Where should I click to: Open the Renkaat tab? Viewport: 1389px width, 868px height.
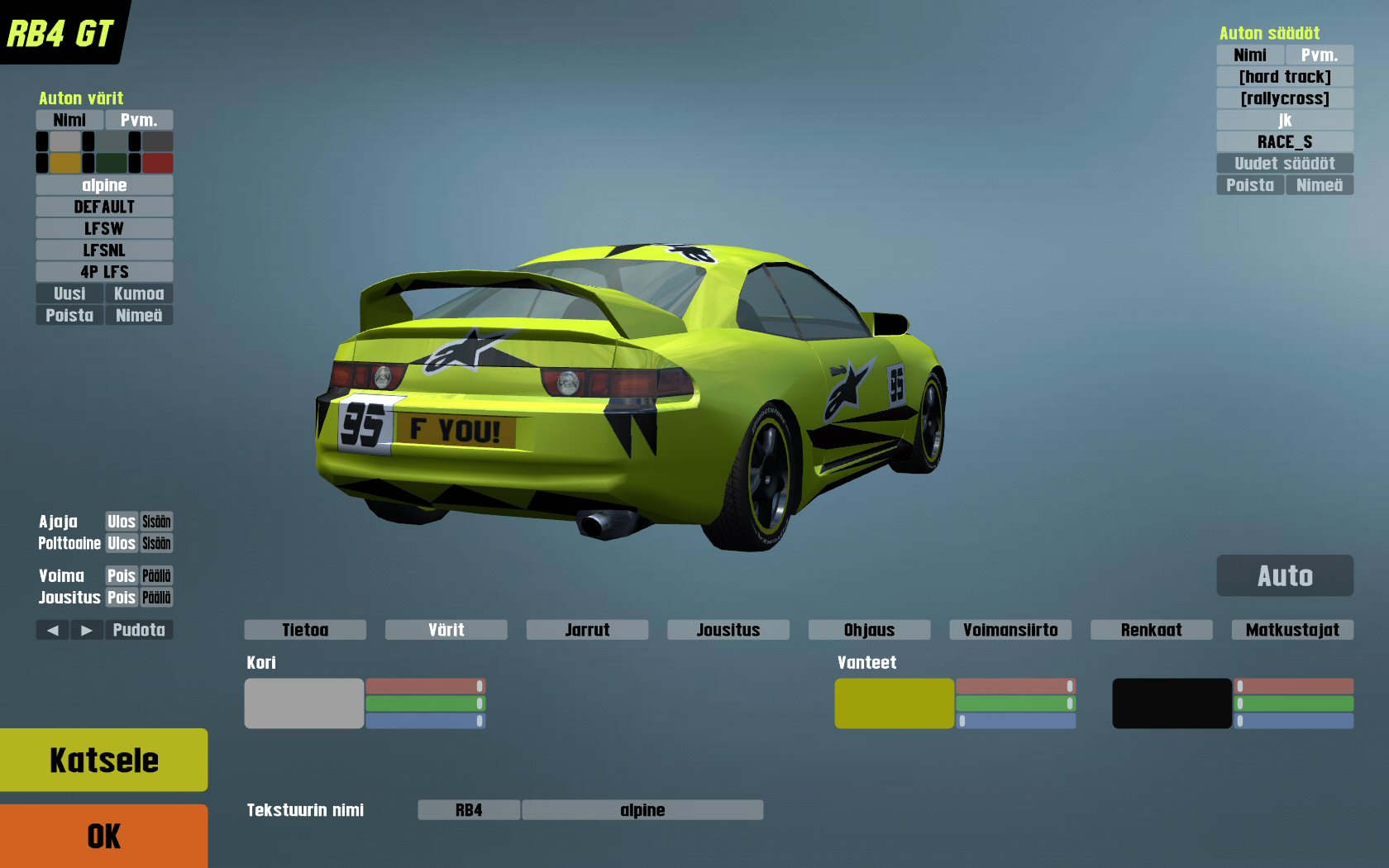pyautogui.click(x=1151, y=630)
